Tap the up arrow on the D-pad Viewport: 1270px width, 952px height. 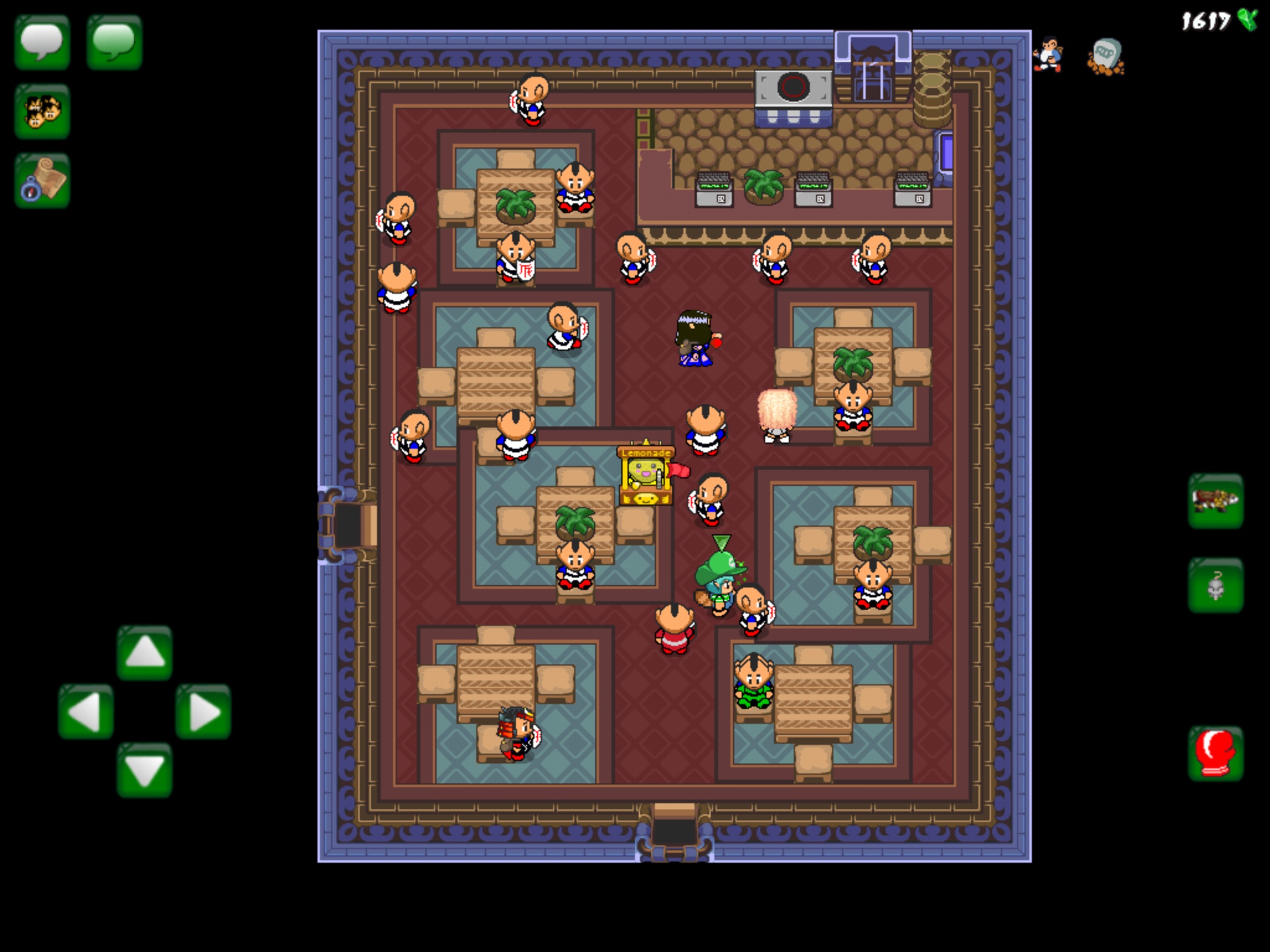coord(144,653)
